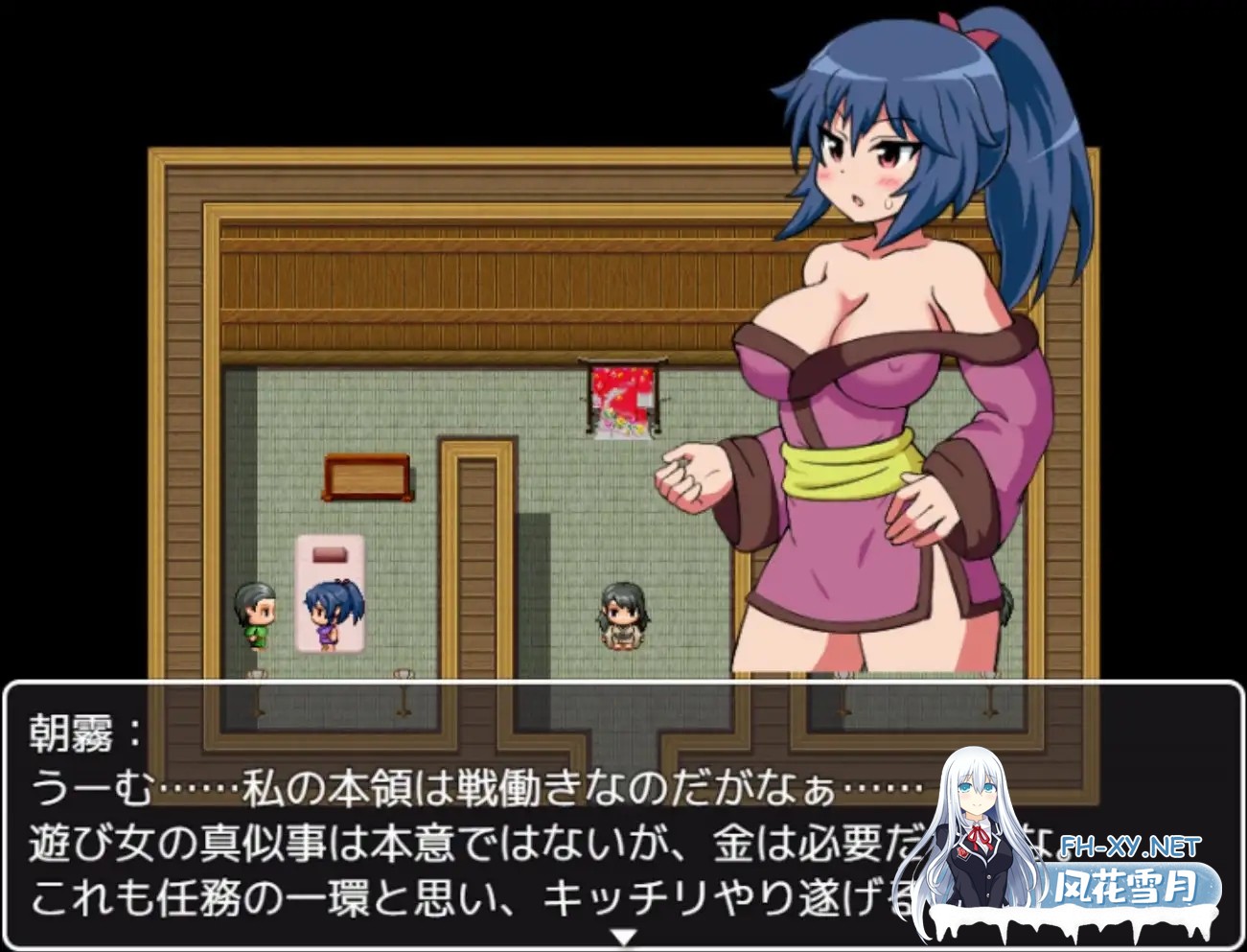Click the dialogue advance arrow at bottom
Image resolution: width=1247 pixels, height=952 pixels.
(623, 931)
